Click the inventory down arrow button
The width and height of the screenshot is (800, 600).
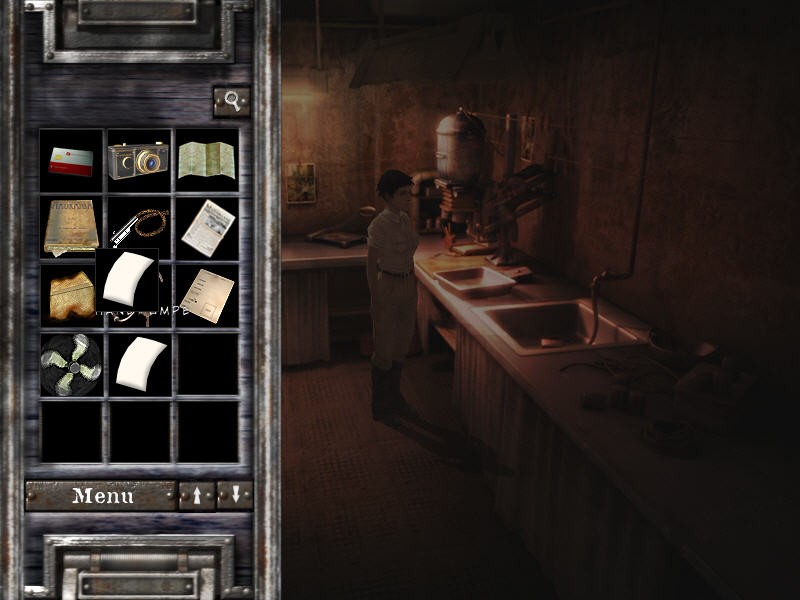coord(235,495)
